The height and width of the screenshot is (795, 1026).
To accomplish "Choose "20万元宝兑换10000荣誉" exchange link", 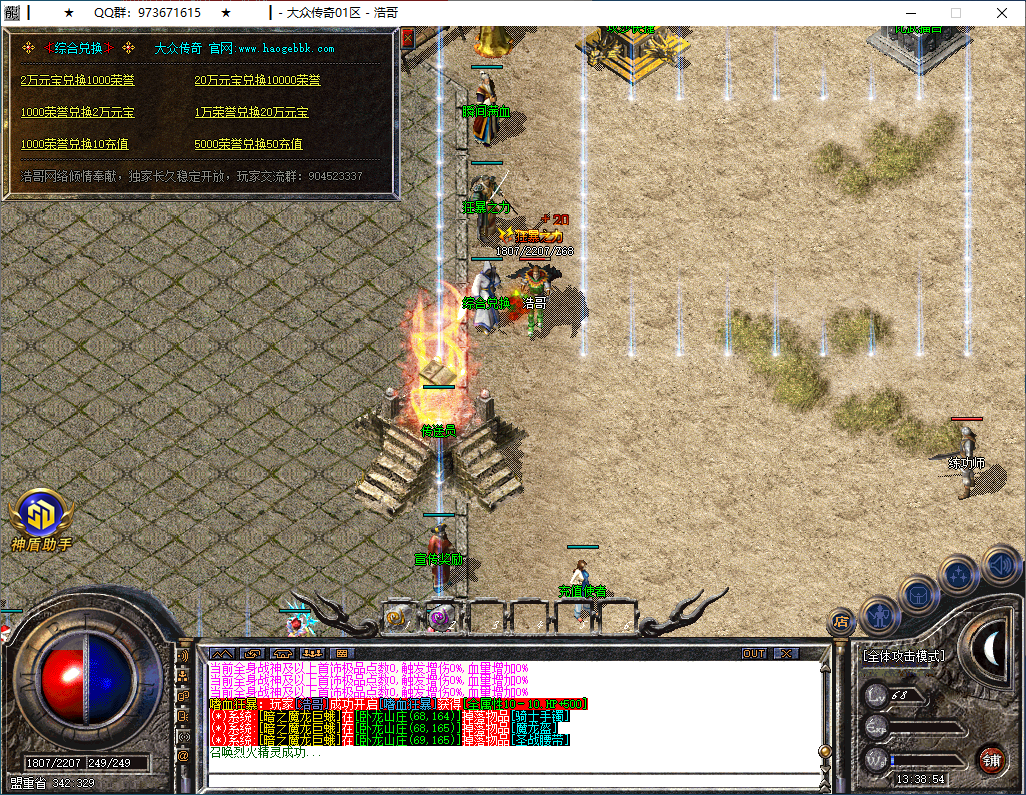I will (x=257, y=80).
